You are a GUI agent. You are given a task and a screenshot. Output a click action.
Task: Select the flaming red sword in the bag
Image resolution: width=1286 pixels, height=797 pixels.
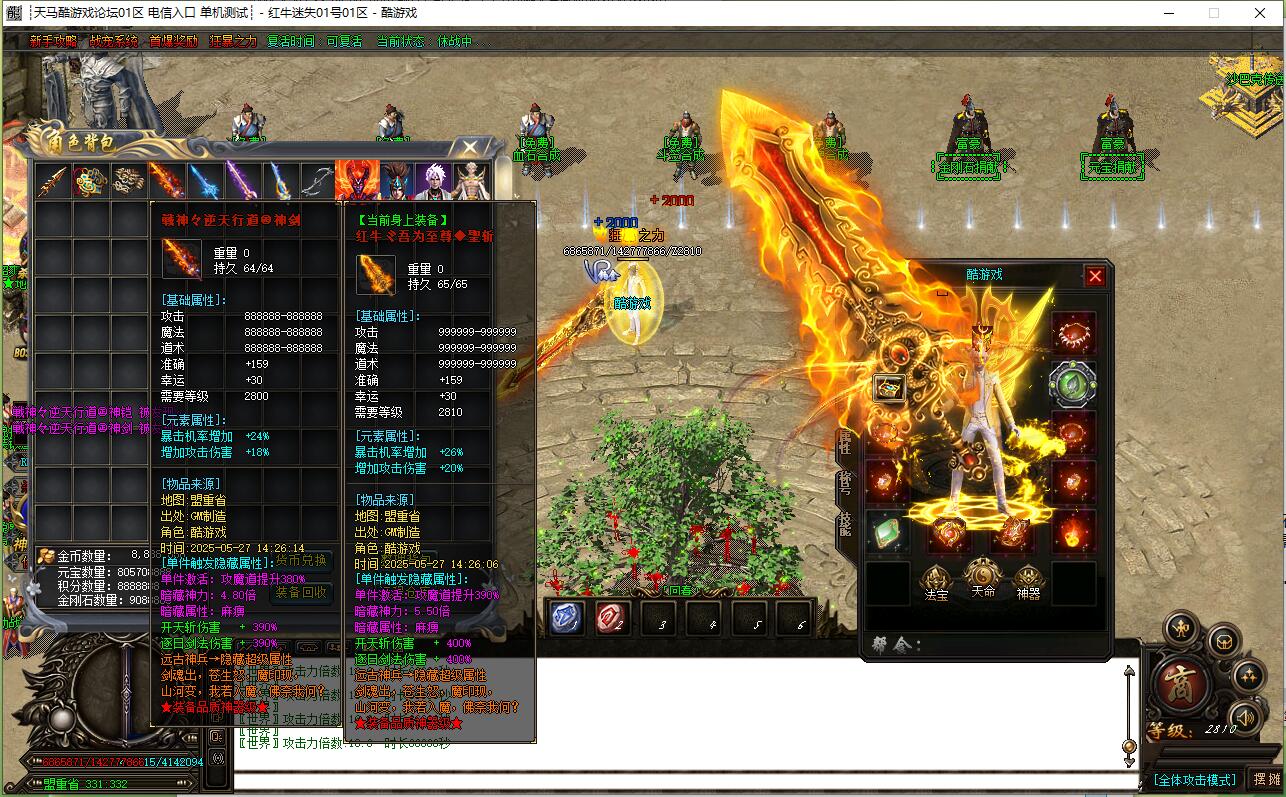point(166,181)
